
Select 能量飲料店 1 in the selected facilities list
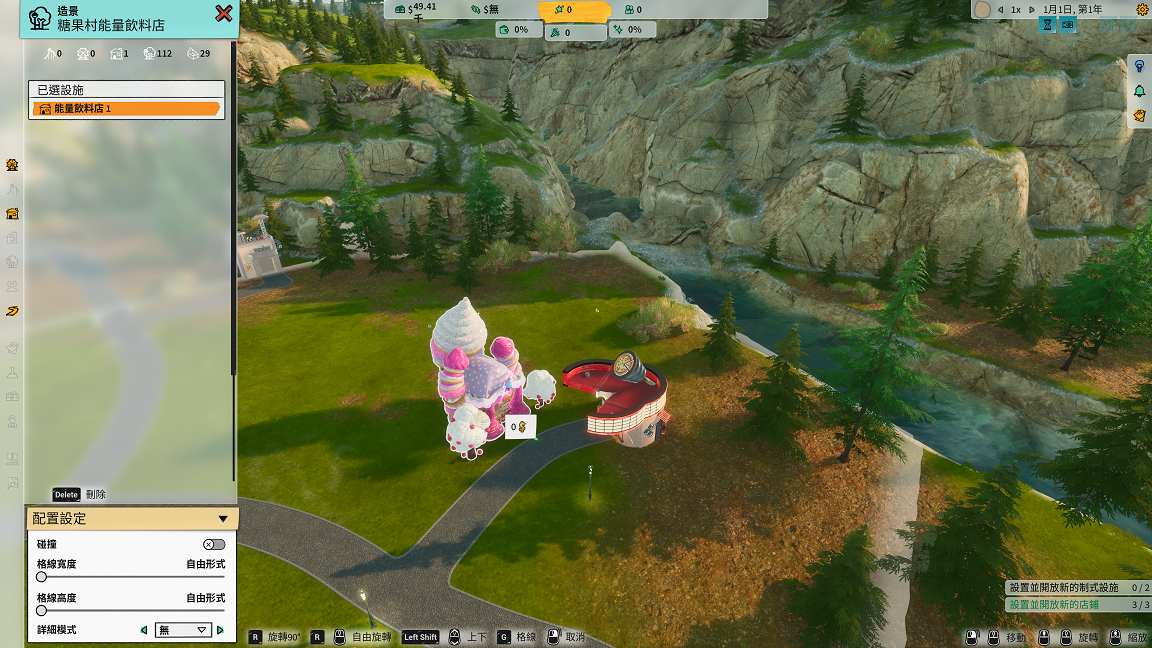126,108
